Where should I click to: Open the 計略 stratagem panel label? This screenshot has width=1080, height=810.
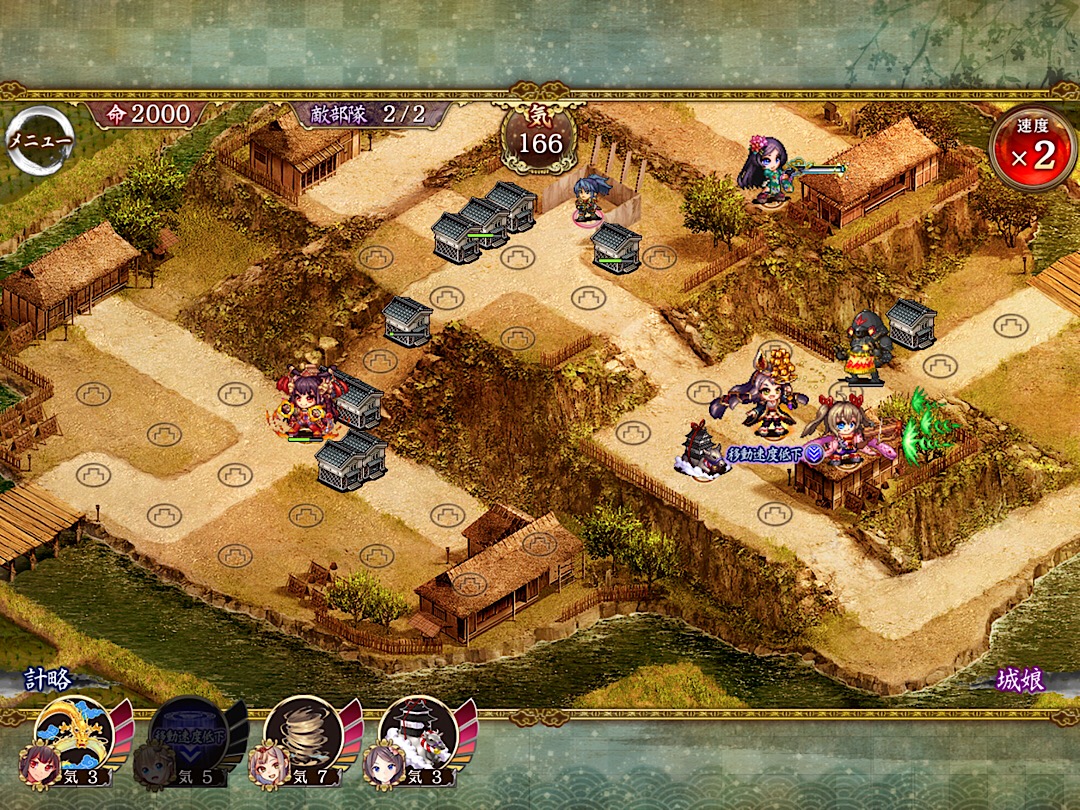click(49, 680)
